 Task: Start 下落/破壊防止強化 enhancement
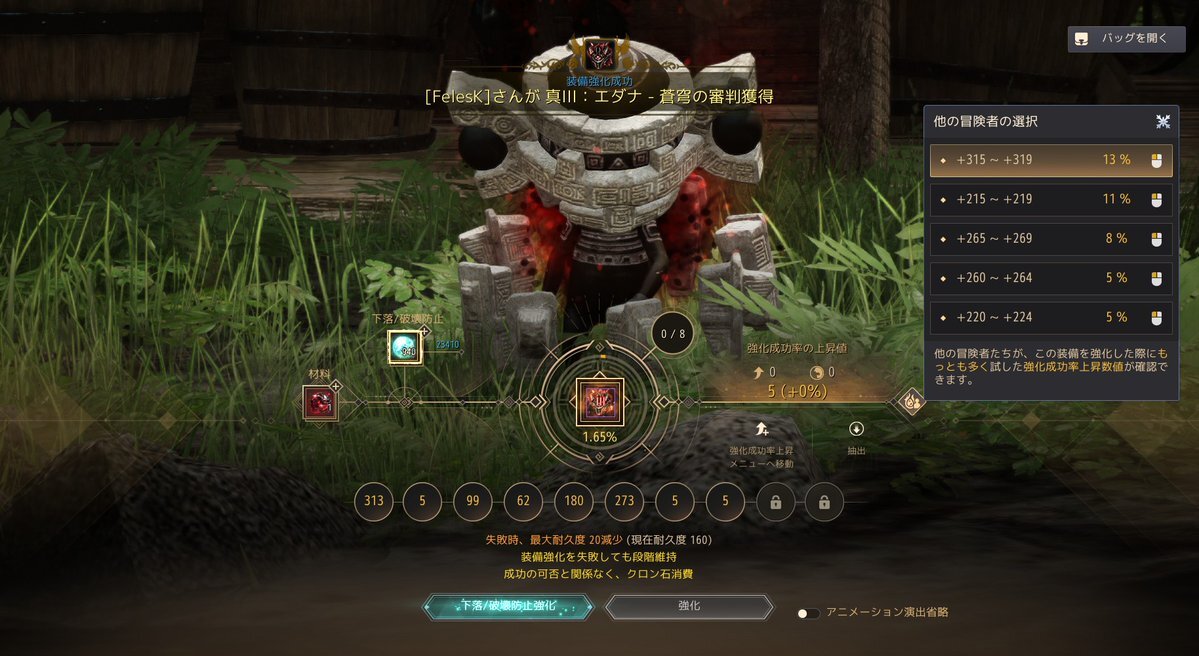click(508, 607)
